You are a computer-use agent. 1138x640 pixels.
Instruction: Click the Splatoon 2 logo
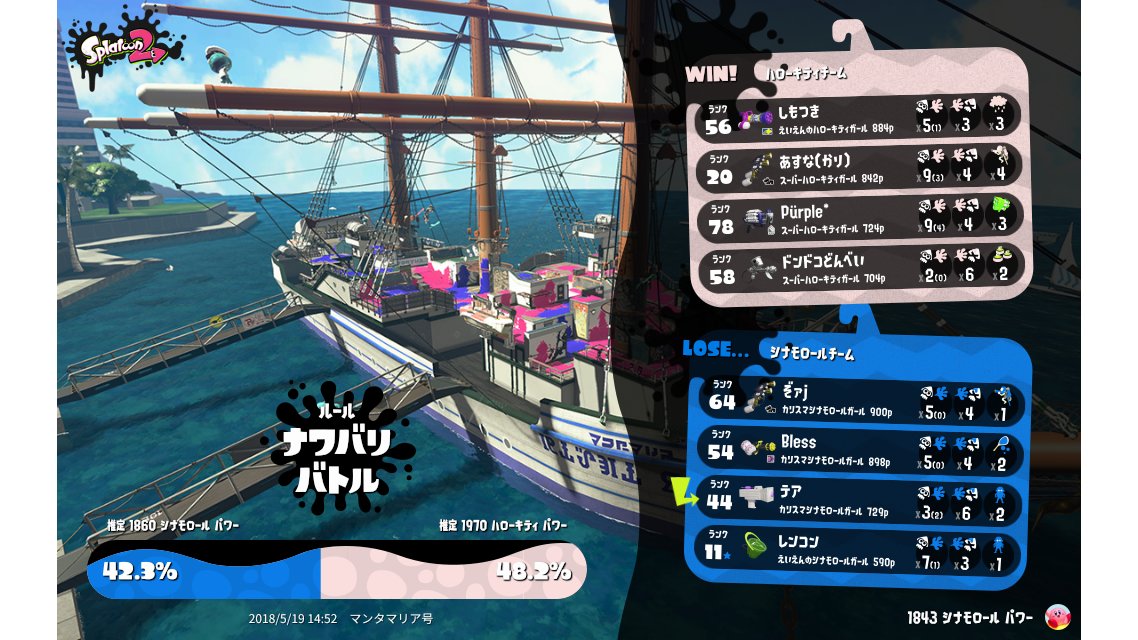point(124,48)
